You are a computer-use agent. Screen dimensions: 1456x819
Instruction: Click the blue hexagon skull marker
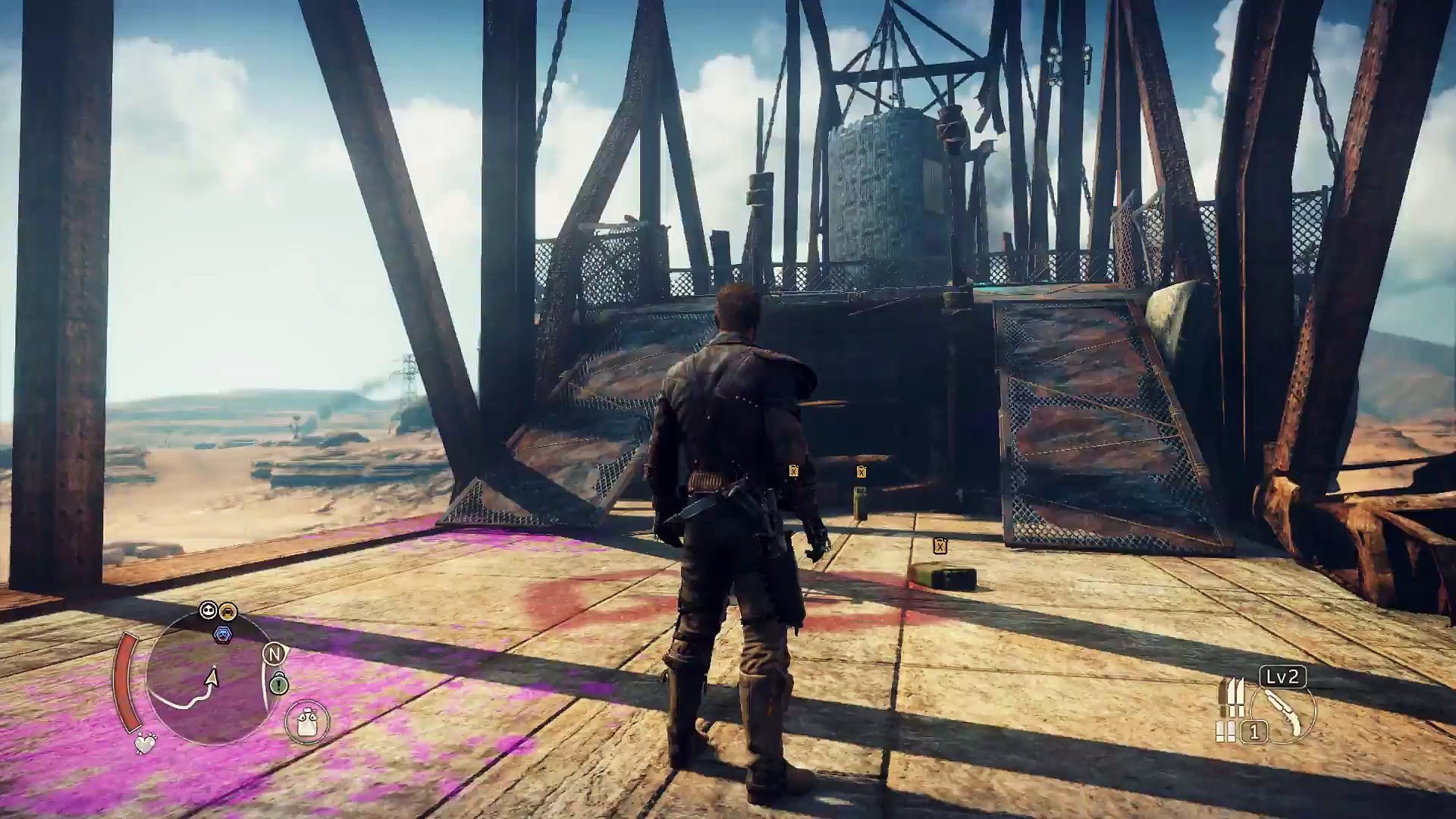click(x=222, y=634)
